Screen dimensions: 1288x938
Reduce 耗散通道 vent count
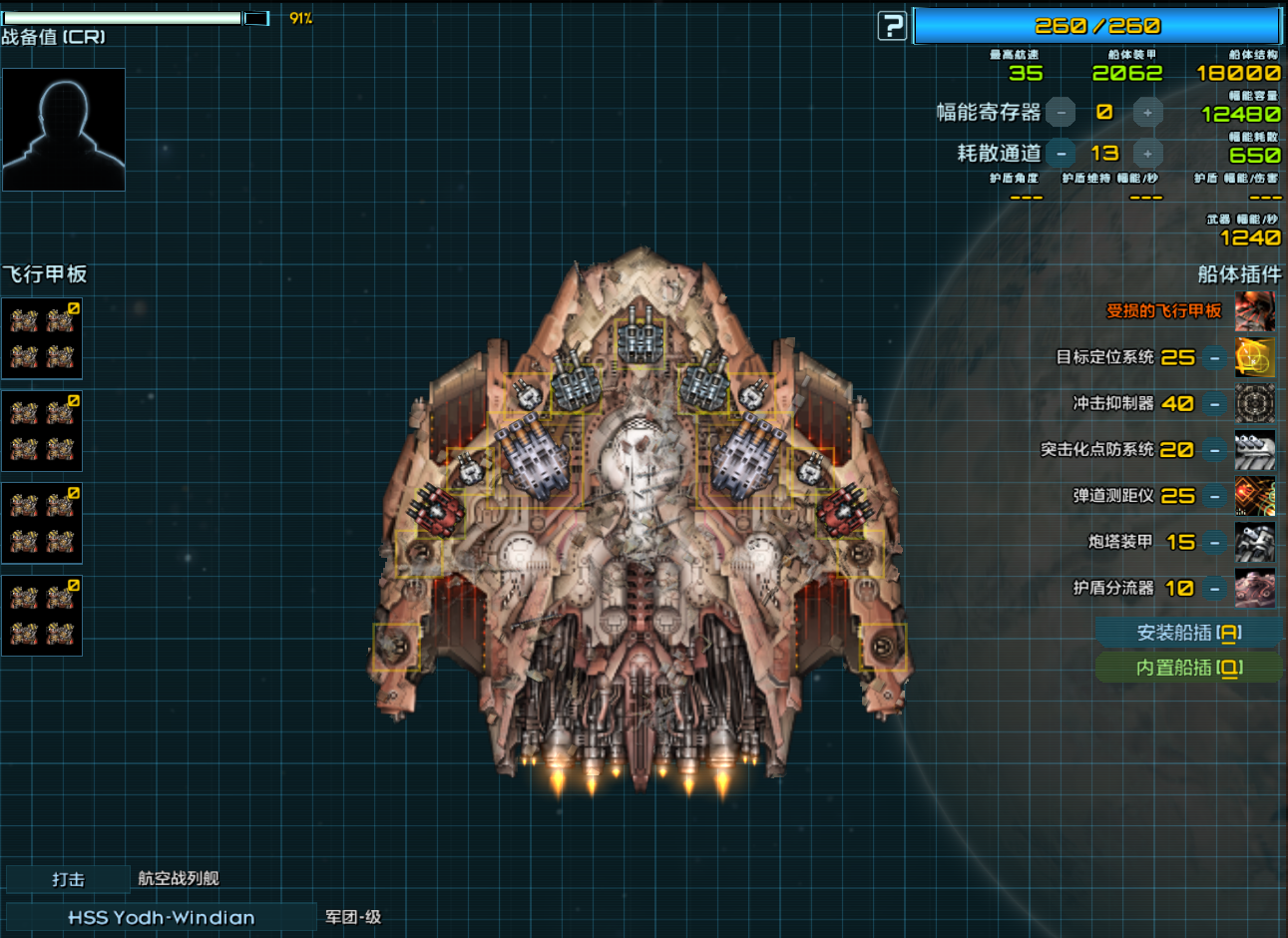pyautogui.click(x=1062, y=154)
